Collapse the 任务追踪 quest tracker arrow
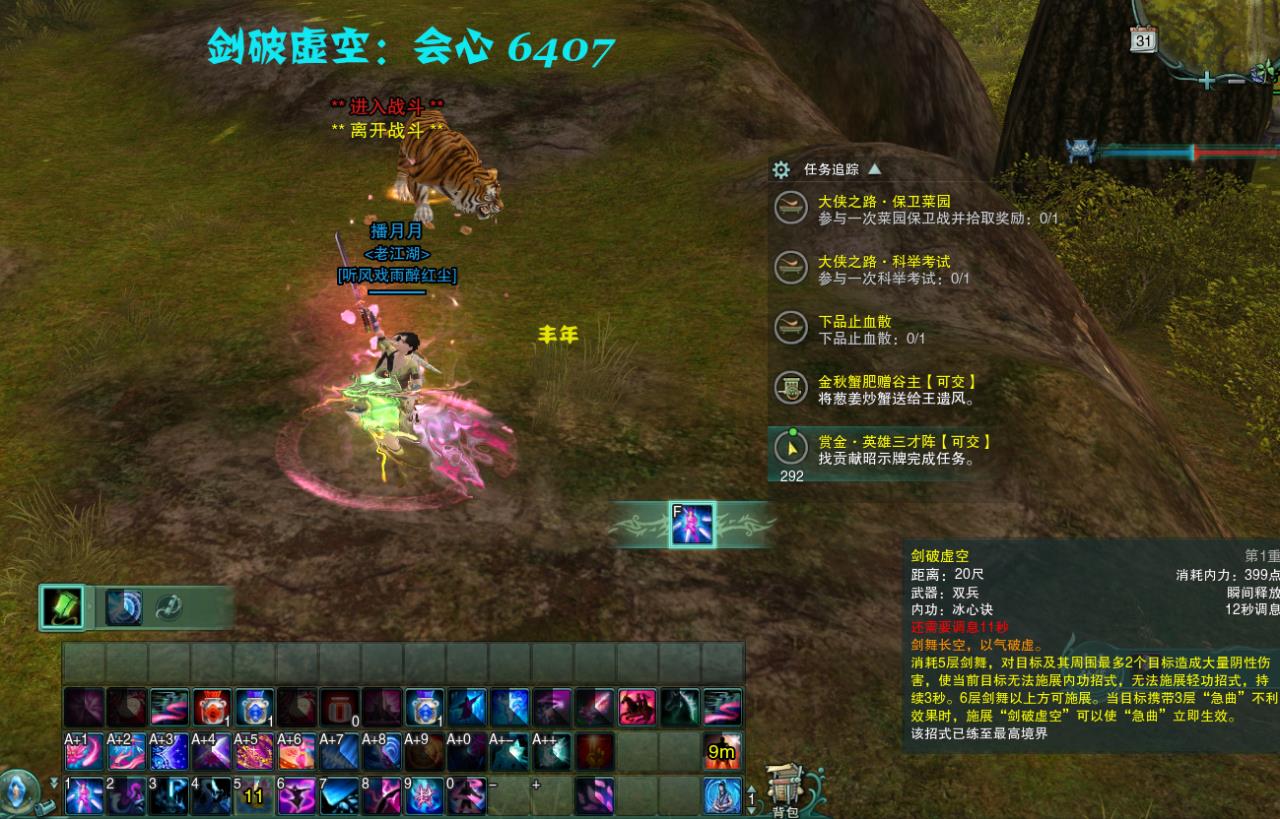The image size is (1280, 819). (875, 169)
